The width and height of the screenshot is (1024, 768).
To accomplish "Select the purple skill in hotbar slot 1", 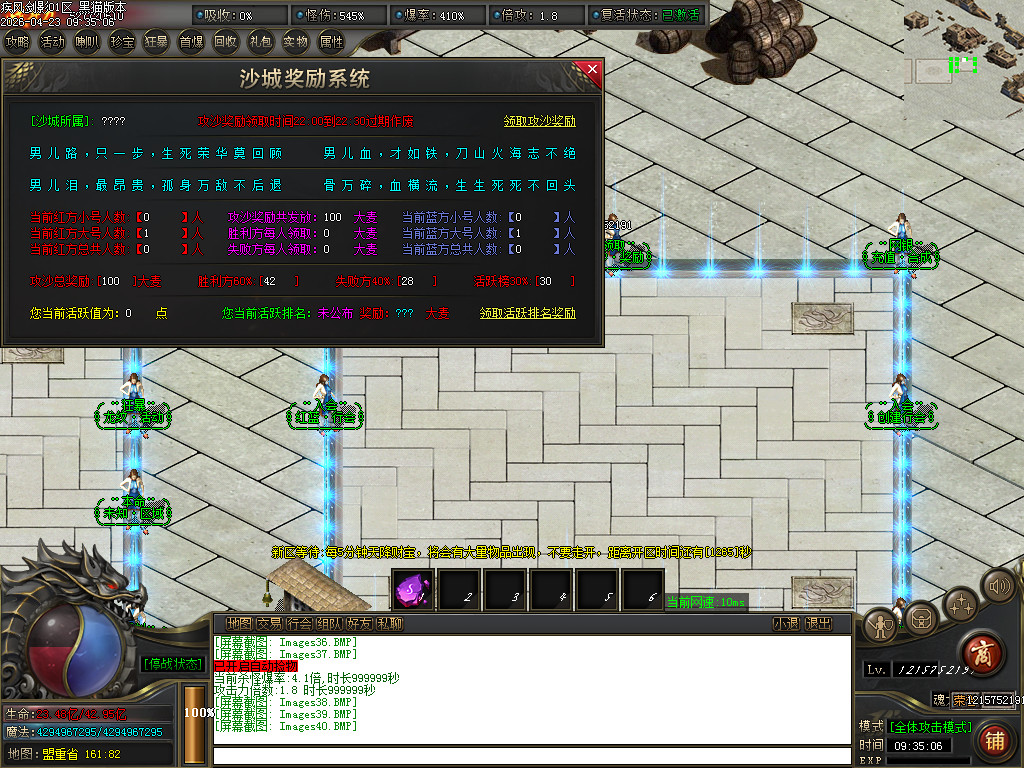I will 411,589.
